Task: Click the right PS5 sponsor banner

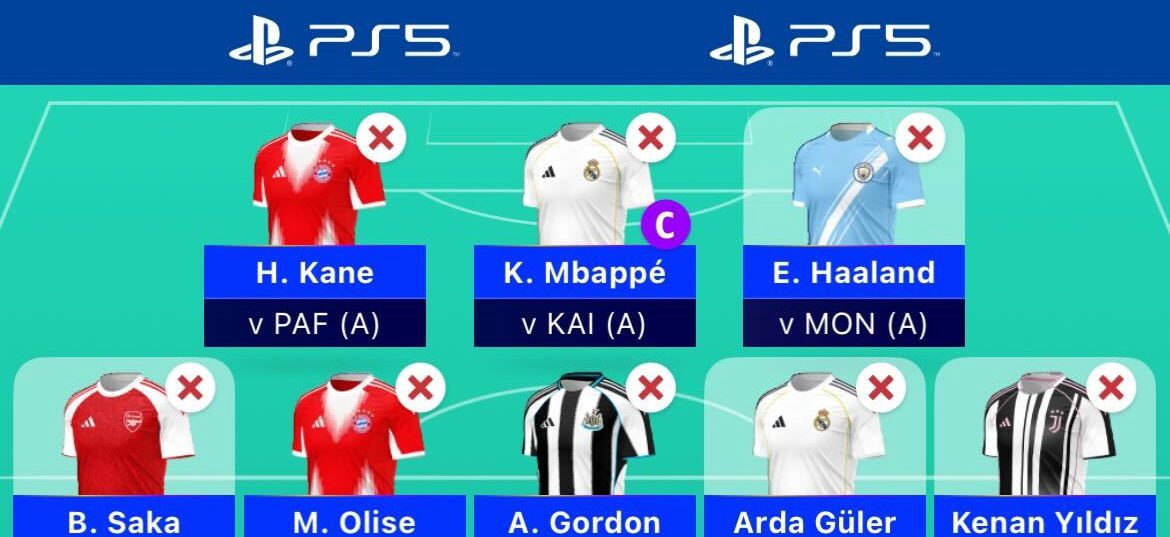Action: 822,44
